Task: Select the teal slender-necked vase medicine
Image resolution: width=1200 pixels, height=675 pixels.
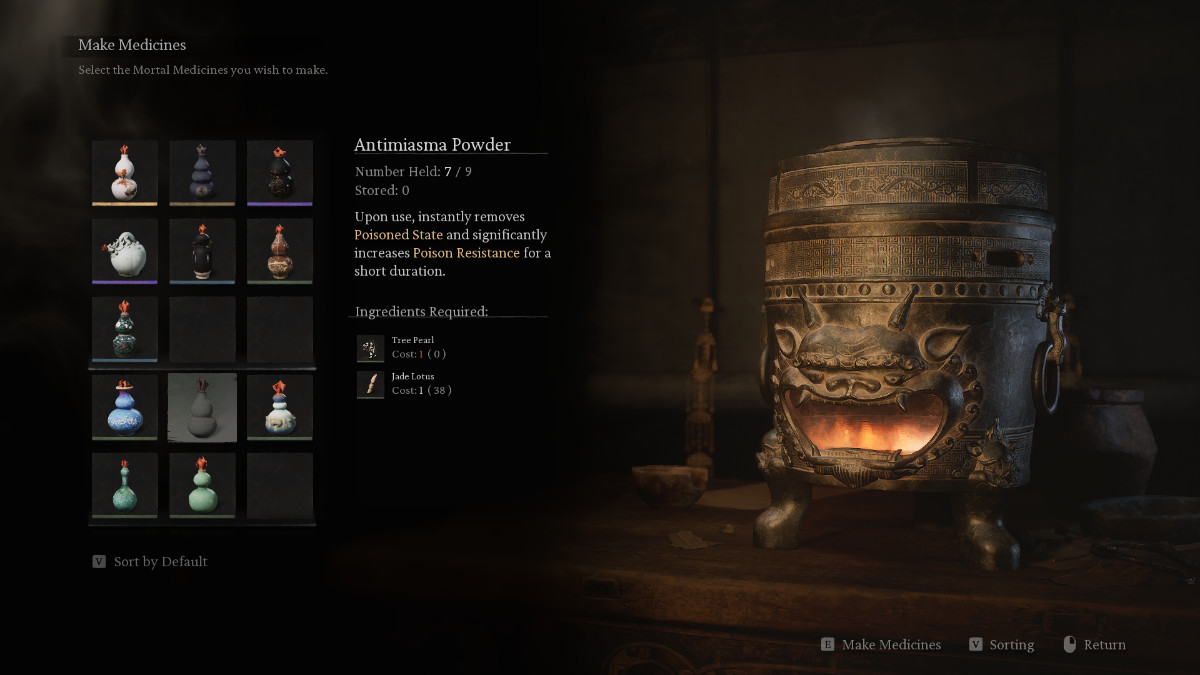Action: 125,484
